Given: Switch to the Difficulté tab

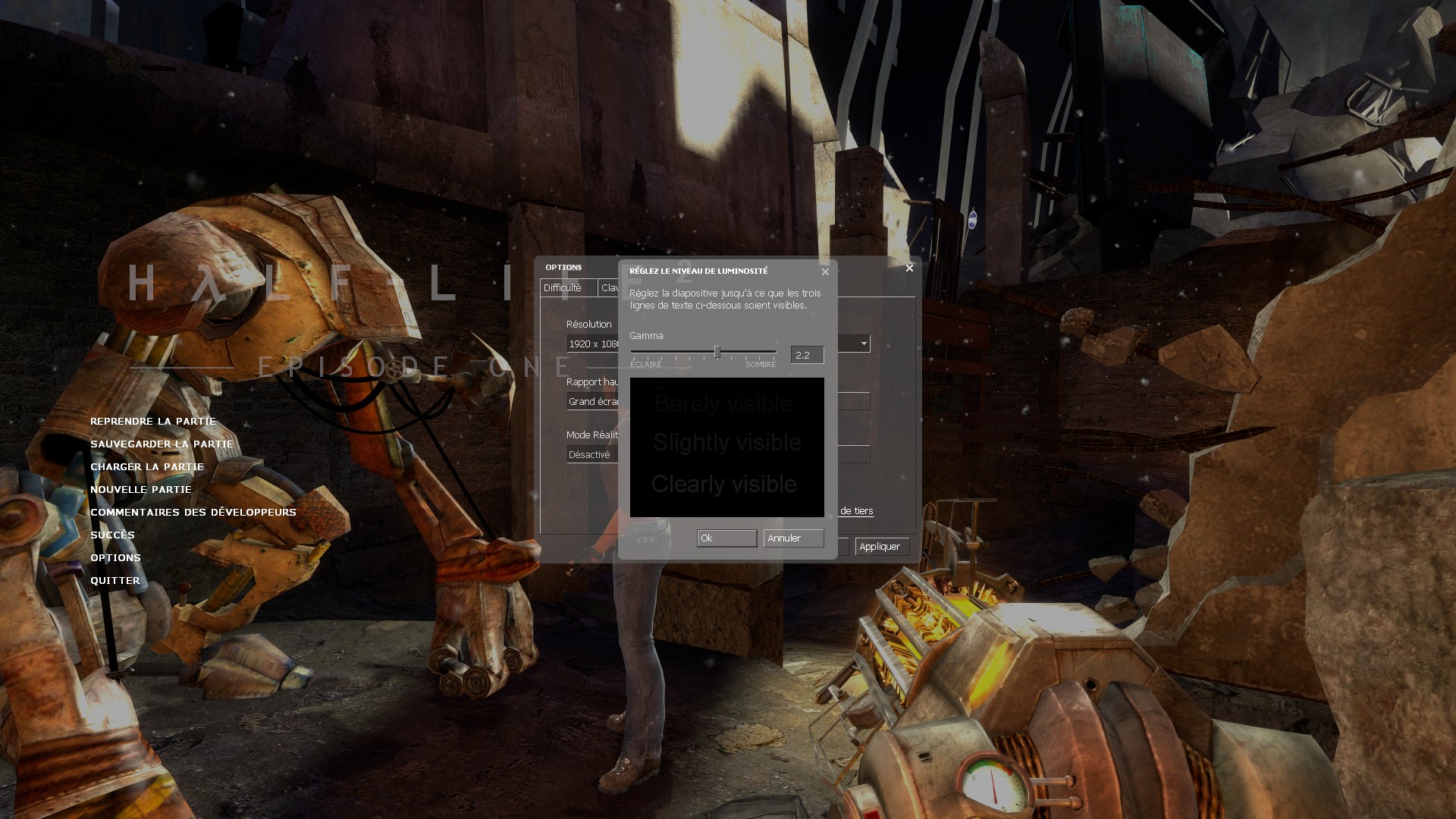Looking at the screenshot, I should click(563, 288).
